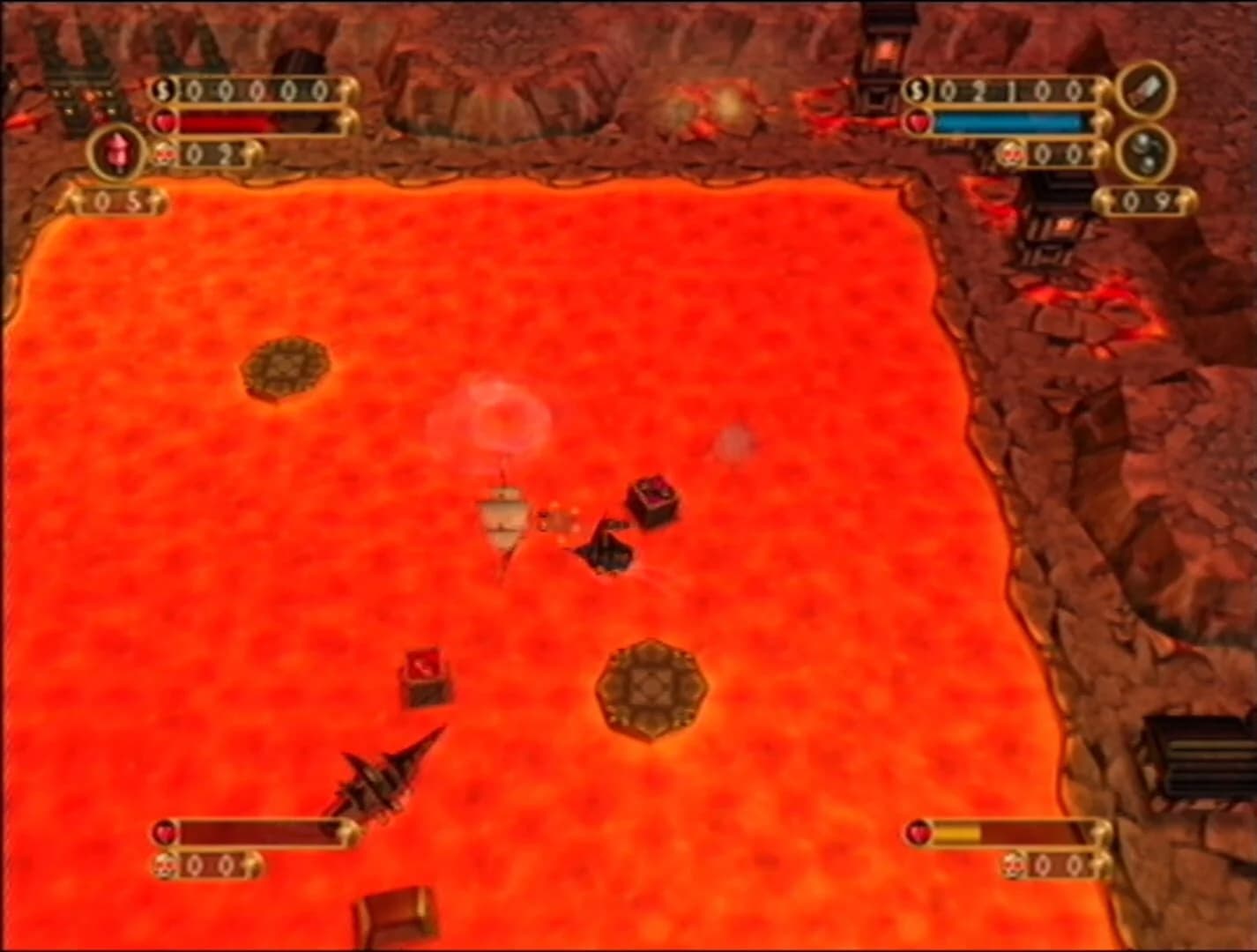Select player two's money display of 02100
The height and width of the screenshot is (952, 1257).
pos(1014,89)
